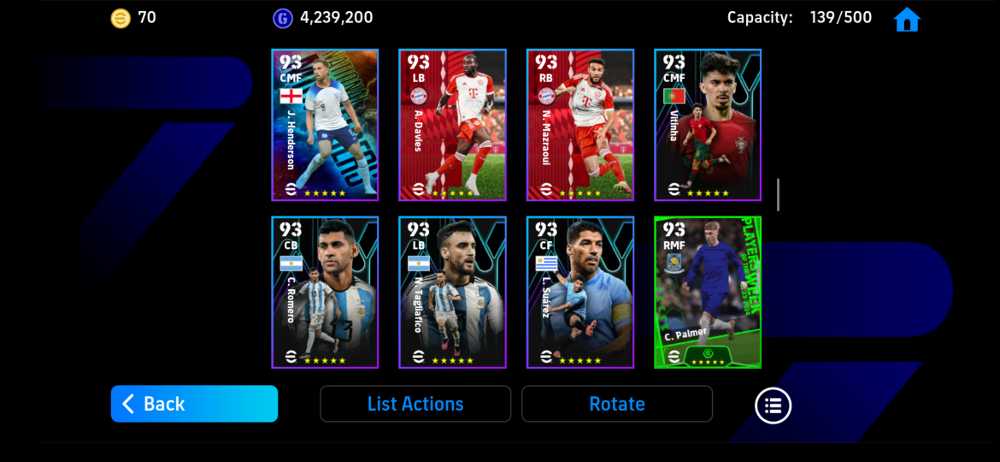Return home via the house icon
The height and width of the screenshot is (462, 1000).
pos(906,19)
